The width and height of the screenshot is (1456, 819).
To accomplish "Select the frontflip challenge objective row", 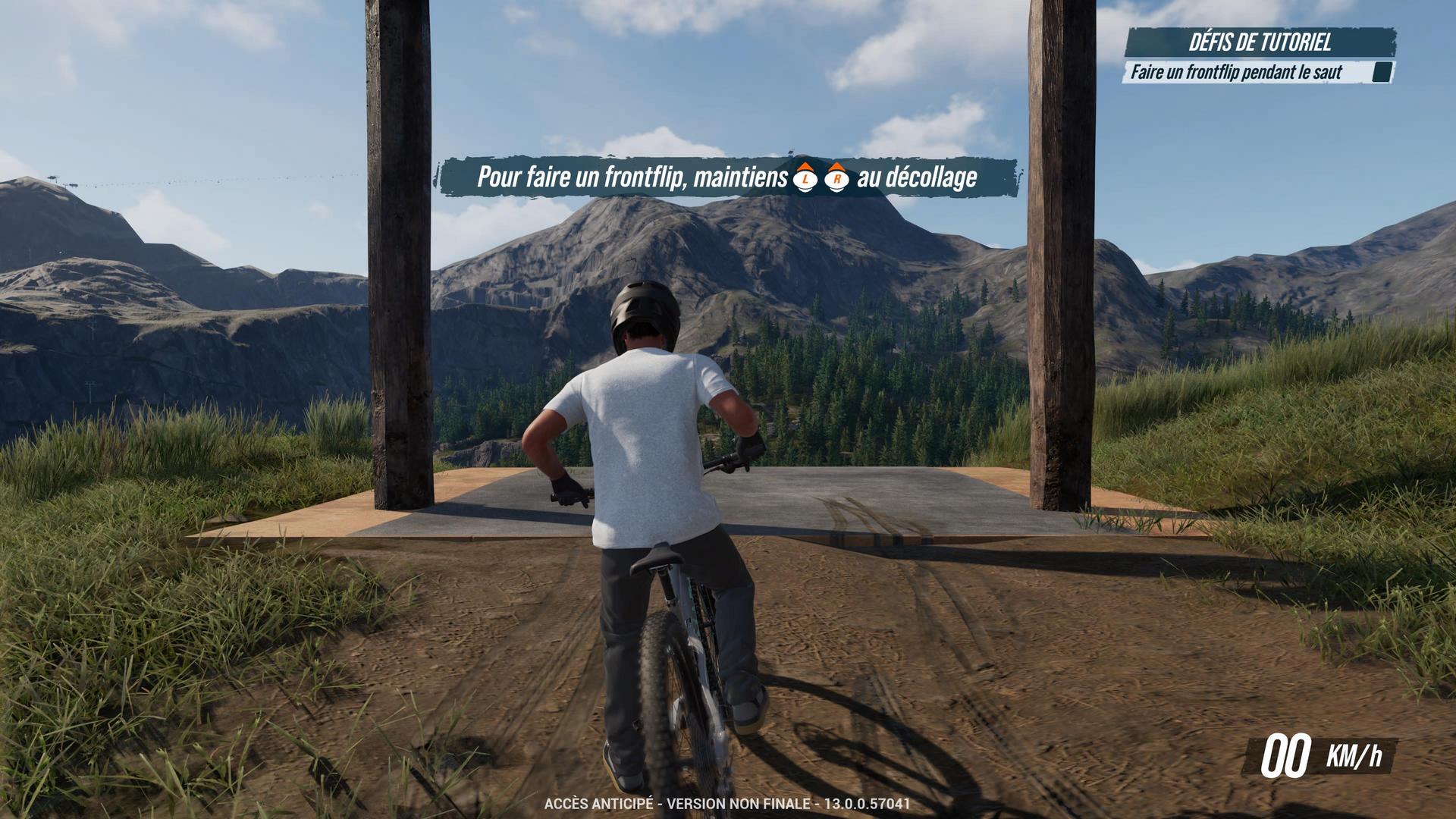I will [1237, 73].
